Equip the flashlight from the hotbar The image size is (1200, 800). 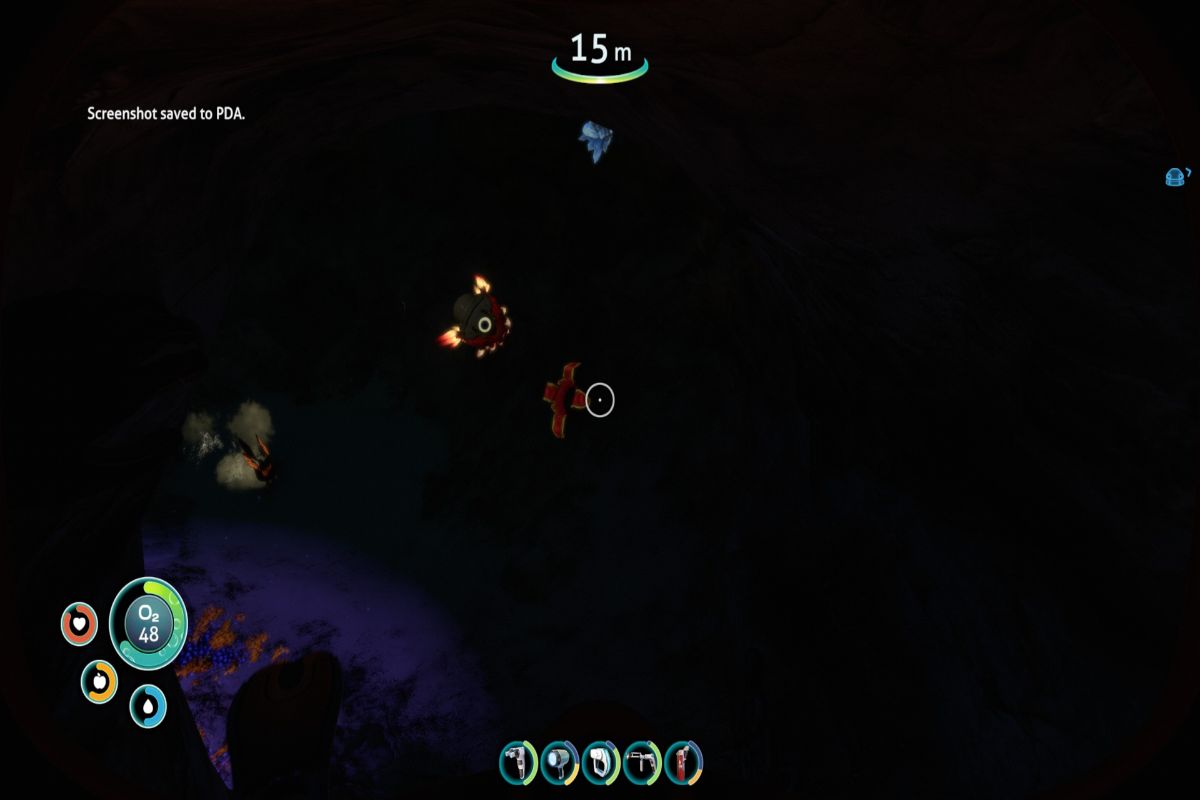pyautogui.click(x=558, y=763)
